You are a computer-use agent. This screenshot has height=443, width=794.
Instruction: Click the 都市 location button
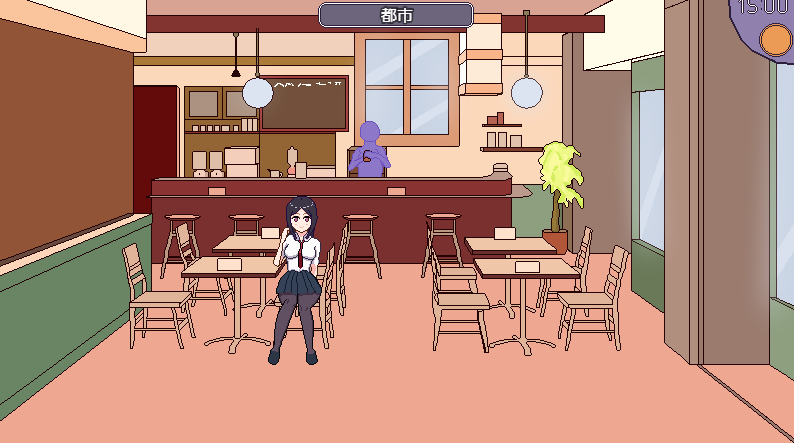[x=396, y=15]
